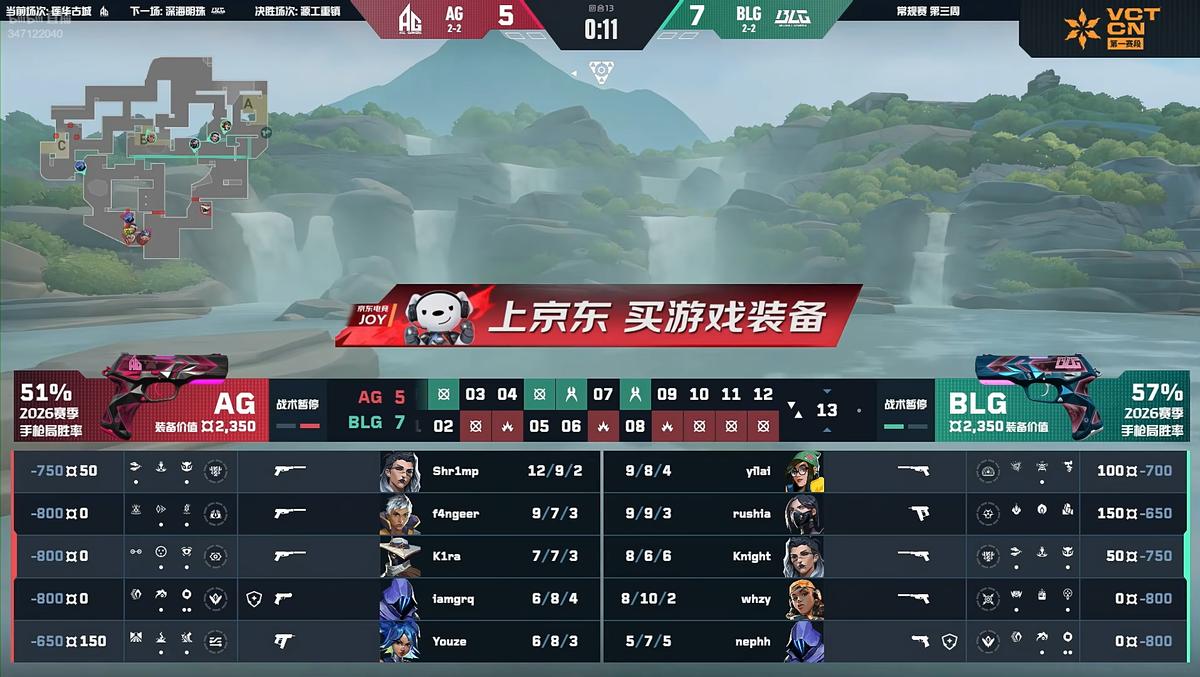Select round 03 in the round history
Image resolution: width=1200 pixels, height=677 pixels.
coord(475,394)
